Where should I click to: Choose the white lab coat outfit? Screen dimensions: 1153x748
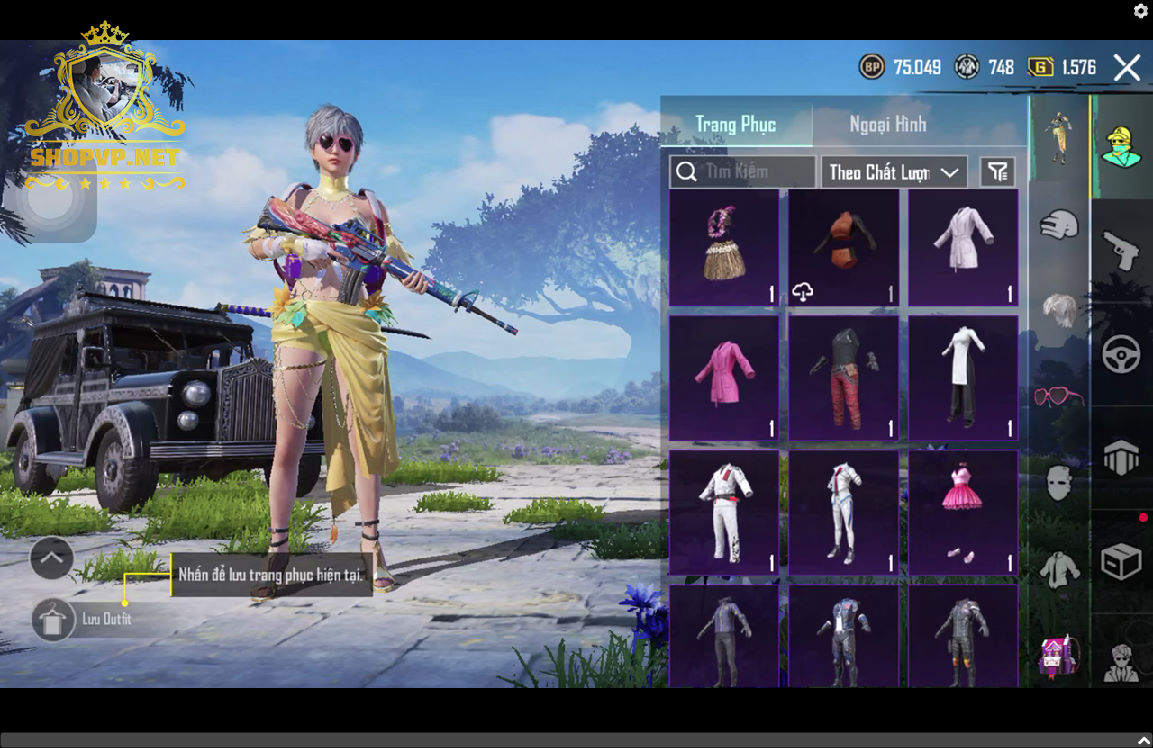tap(963, 247)
